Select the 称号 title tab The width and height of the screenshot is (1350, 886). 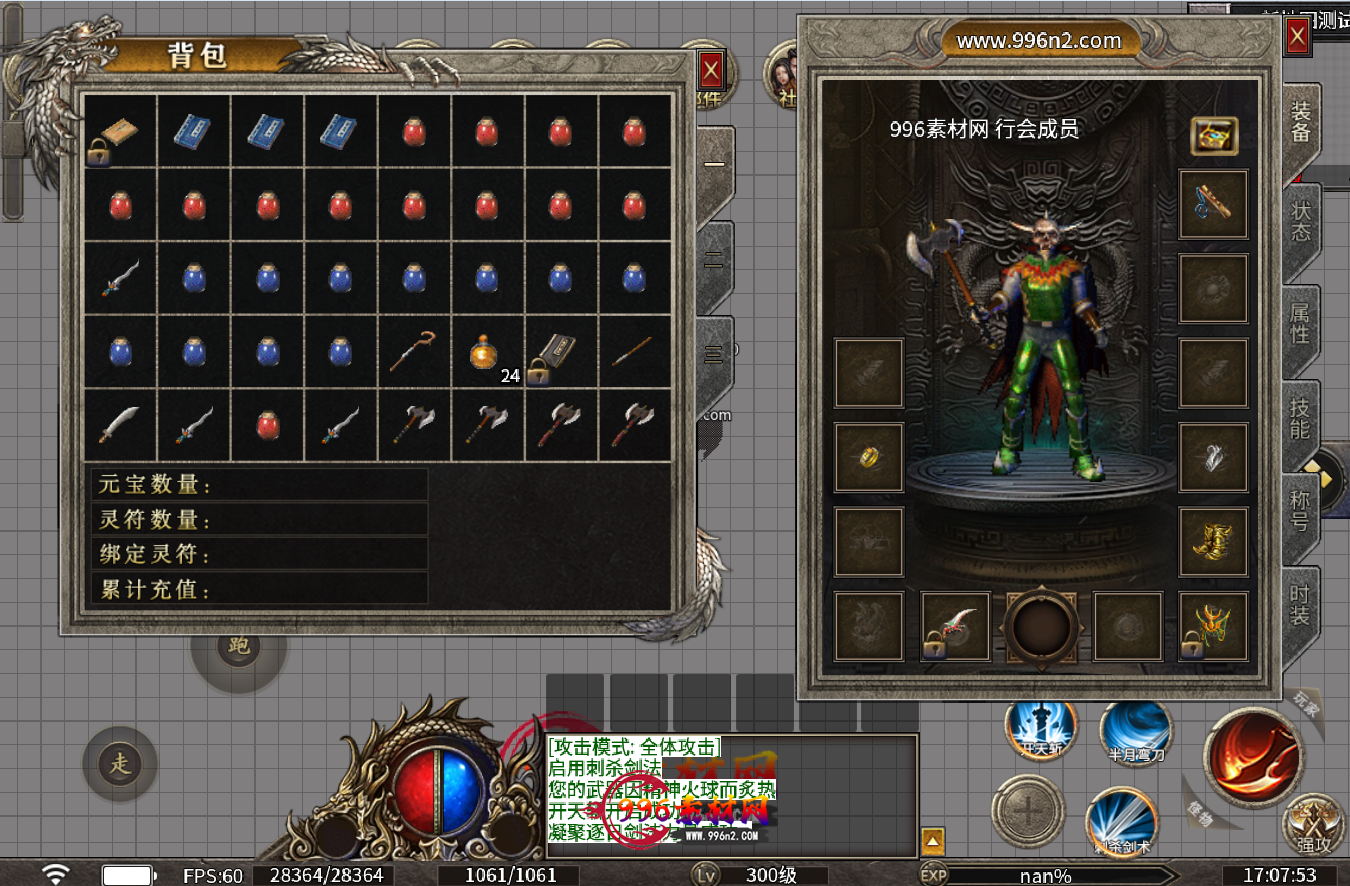pyautogui.click(x=1300, y=511)
